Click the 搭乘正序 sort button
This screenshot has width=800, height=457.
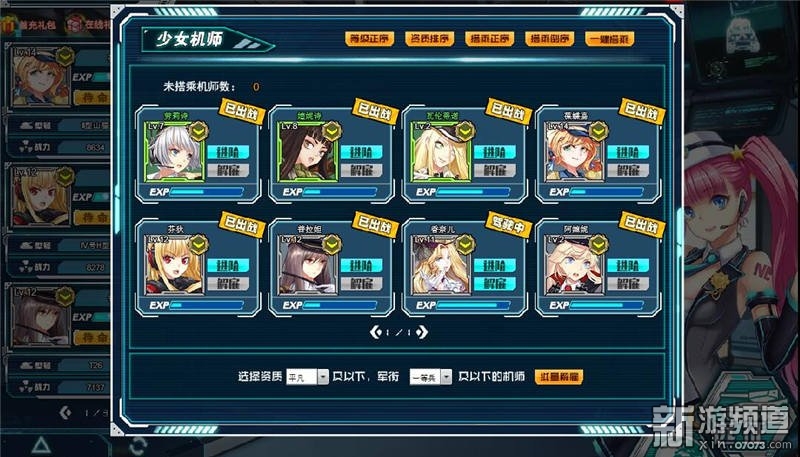pyautogui.click(x=490, y=39)
